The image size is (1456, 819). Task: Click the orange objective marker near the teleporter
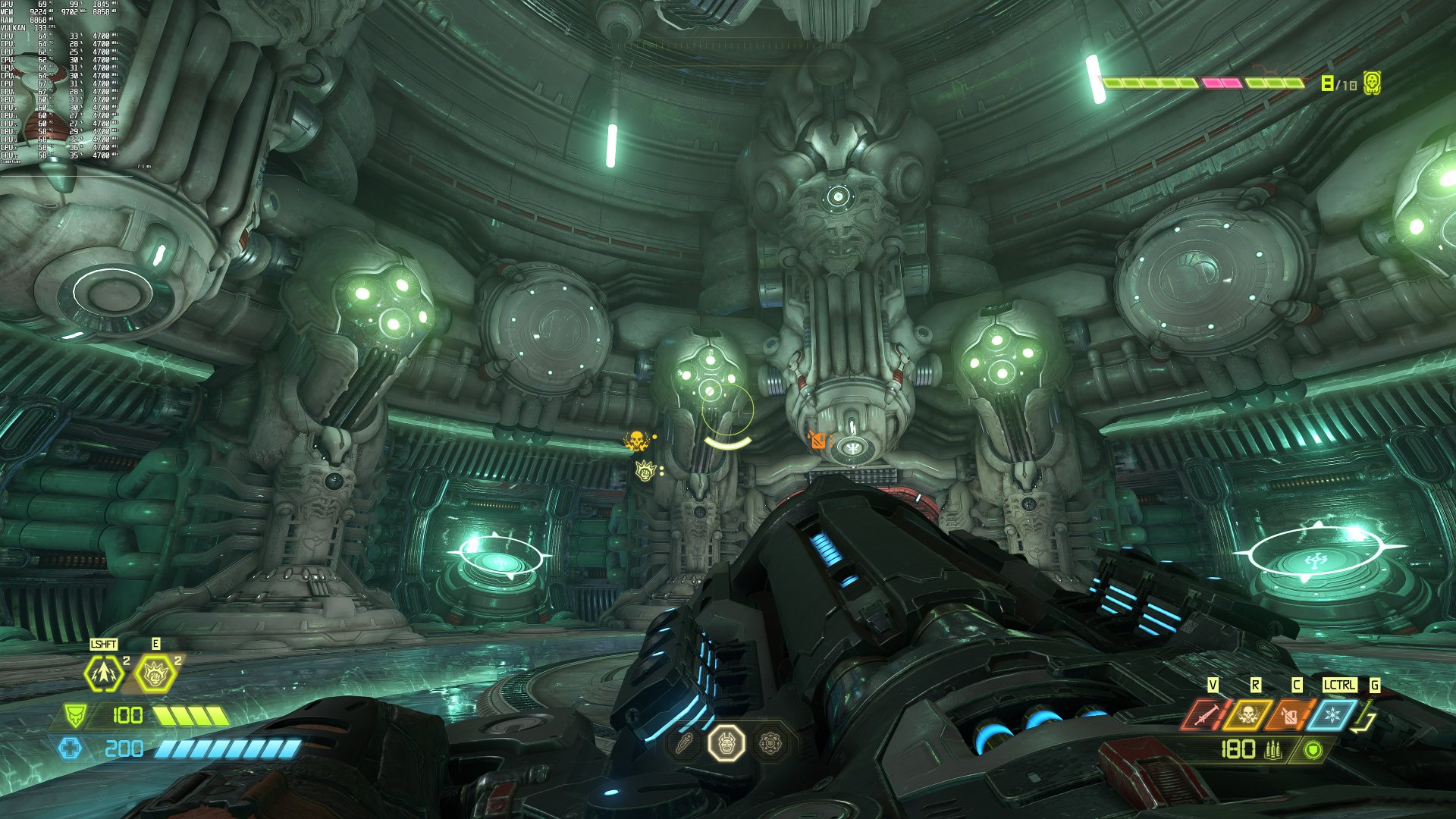(x=819, y=438)
